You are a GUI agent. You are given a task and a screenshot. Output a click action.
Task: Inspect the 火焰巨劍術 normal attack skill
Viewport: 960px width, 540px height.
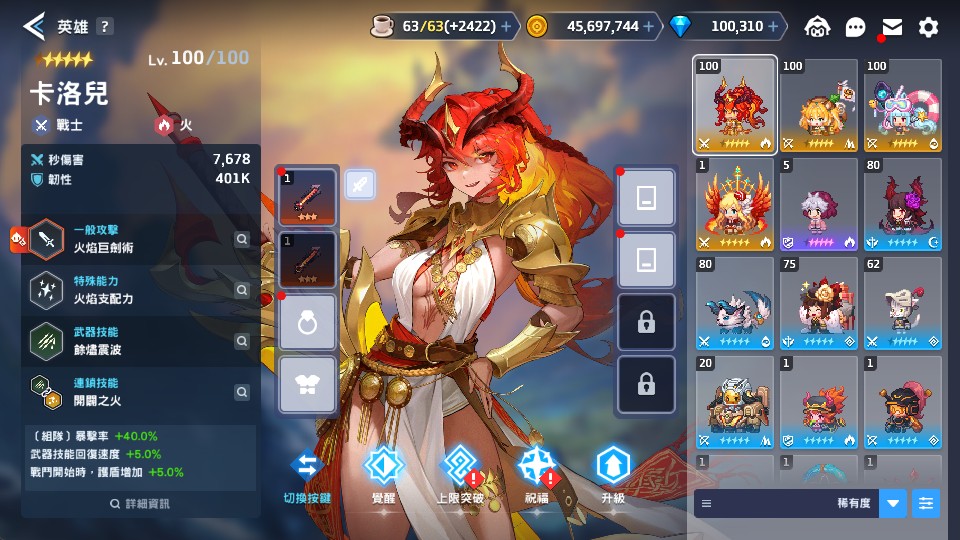pyautogui.click(x=241, y=239)
